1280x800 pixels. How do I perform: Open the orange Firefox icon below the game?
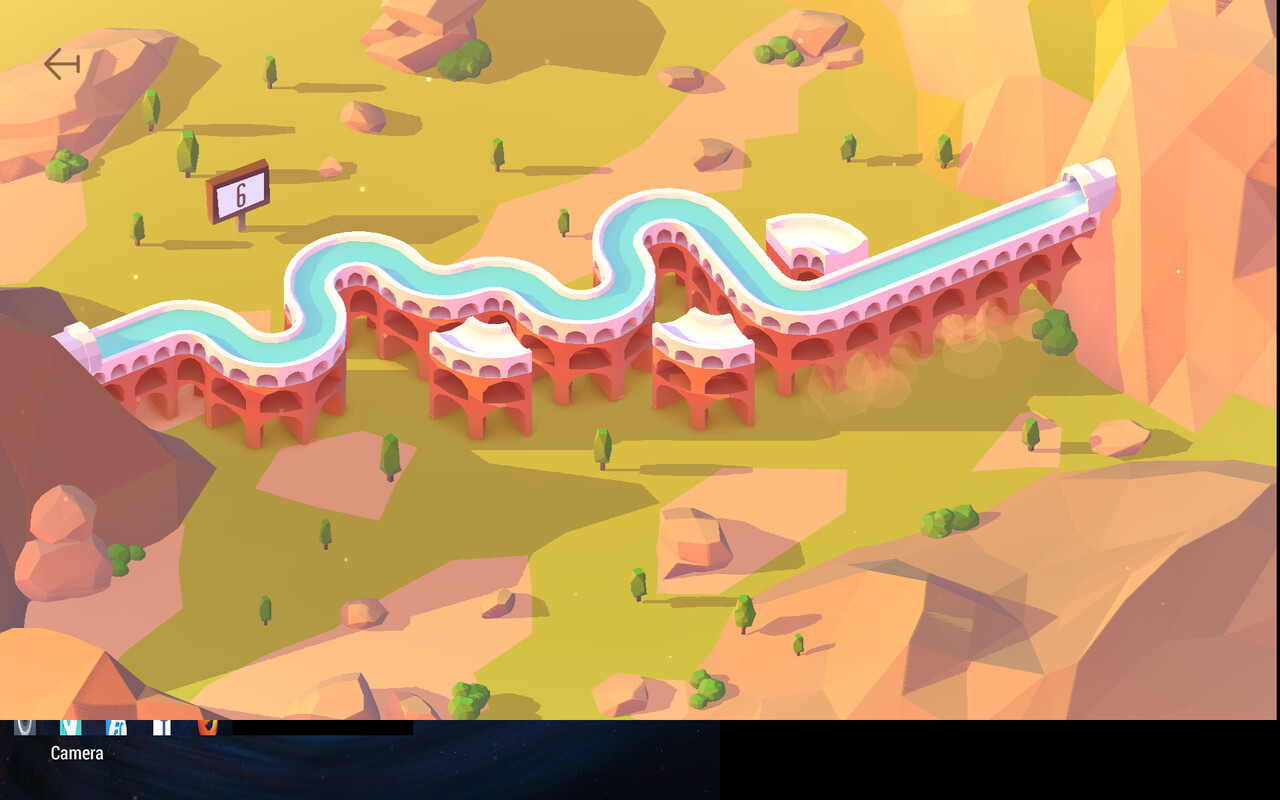(x=207, y=726)
